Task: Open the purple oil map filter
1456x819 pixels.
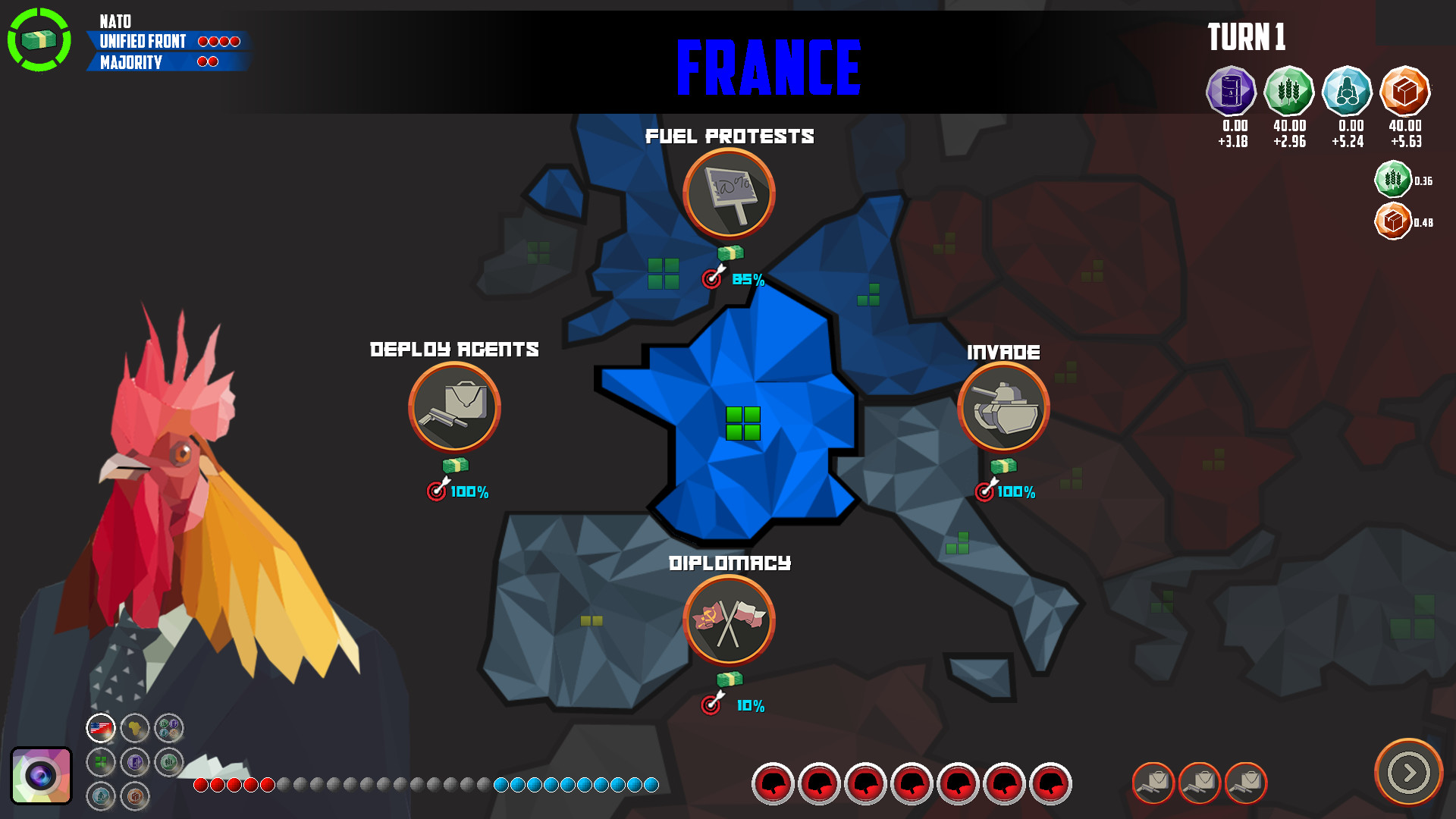Action: point(135,762)
